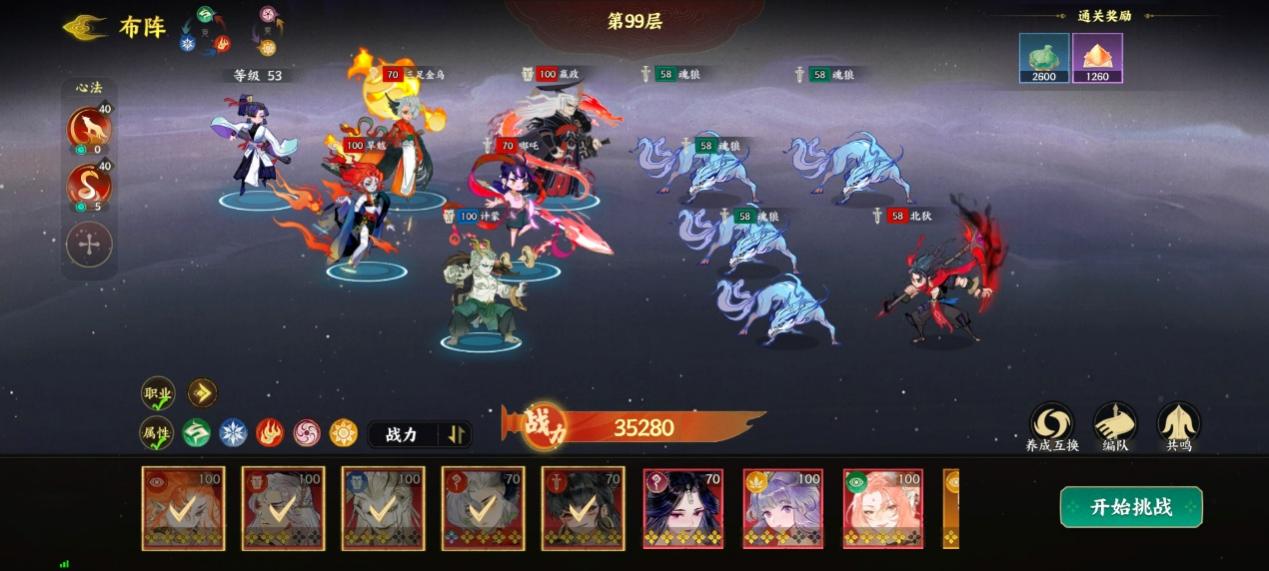Filter heroes by pink swirl element
This screenshot has height=571, width=1269.
pyautogui.click(x=307, y=433)
